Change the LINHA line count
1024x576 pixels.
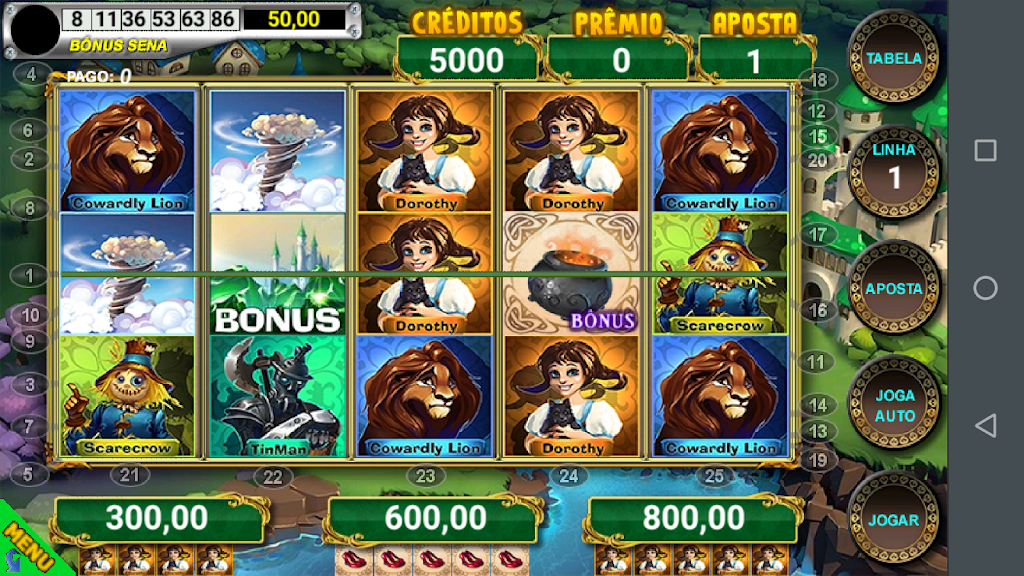click(893, 171)
